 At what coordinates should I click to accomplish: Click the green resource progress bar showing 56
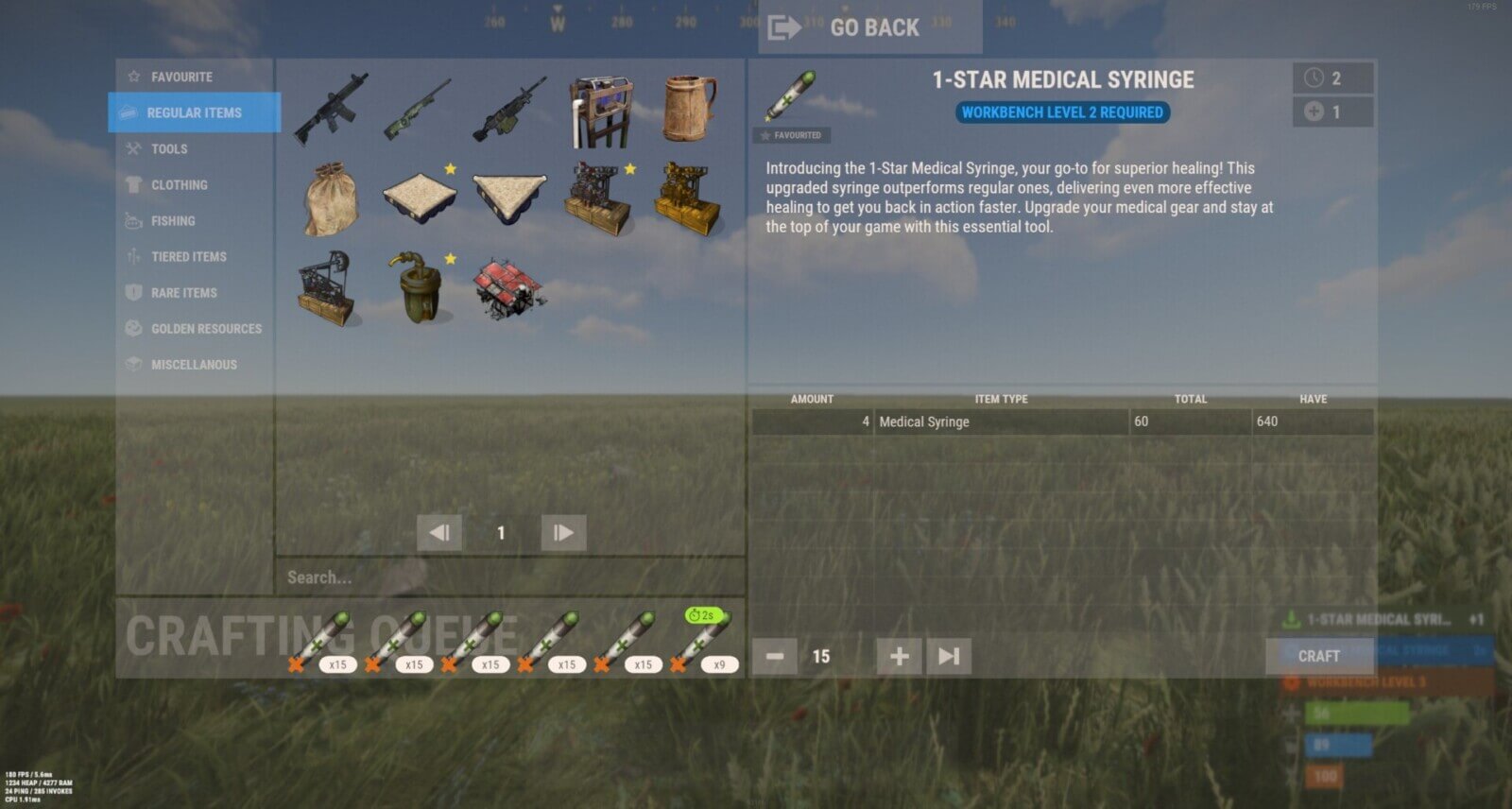pyautogui.click(x=1359, y=715)
